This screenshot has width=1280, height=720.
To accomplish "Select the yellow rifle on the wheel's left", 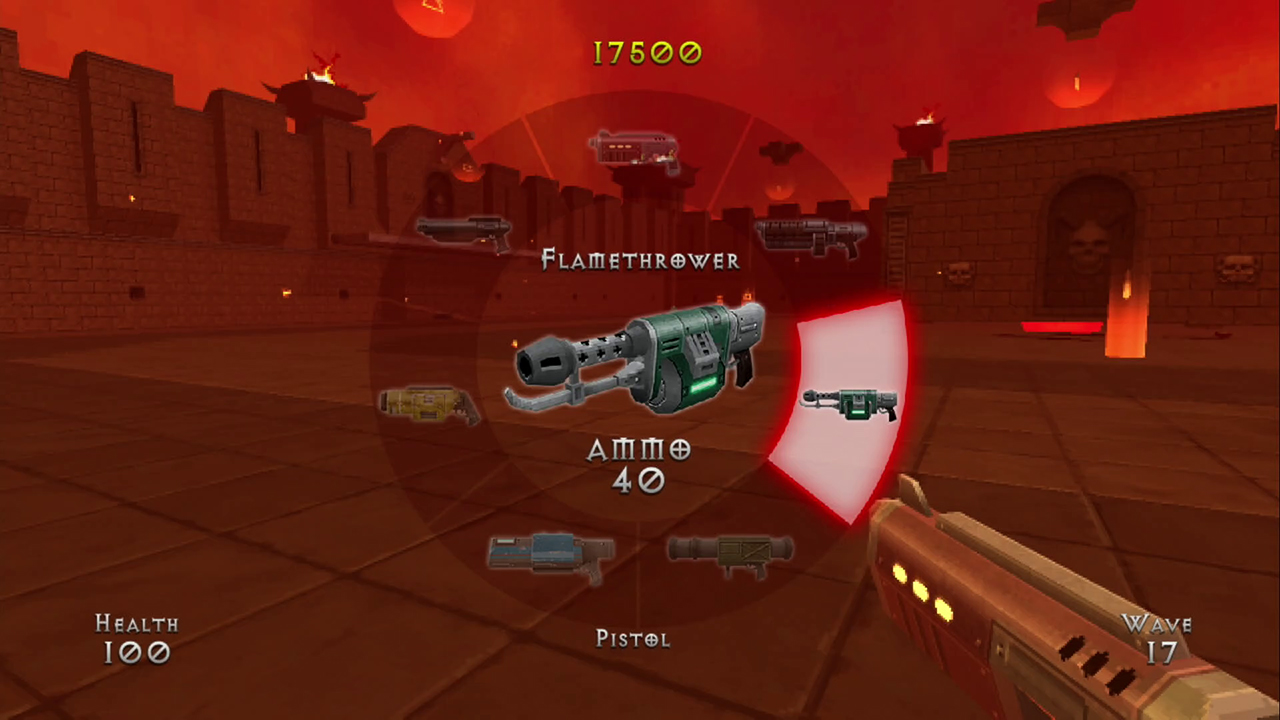I will 430,402.
